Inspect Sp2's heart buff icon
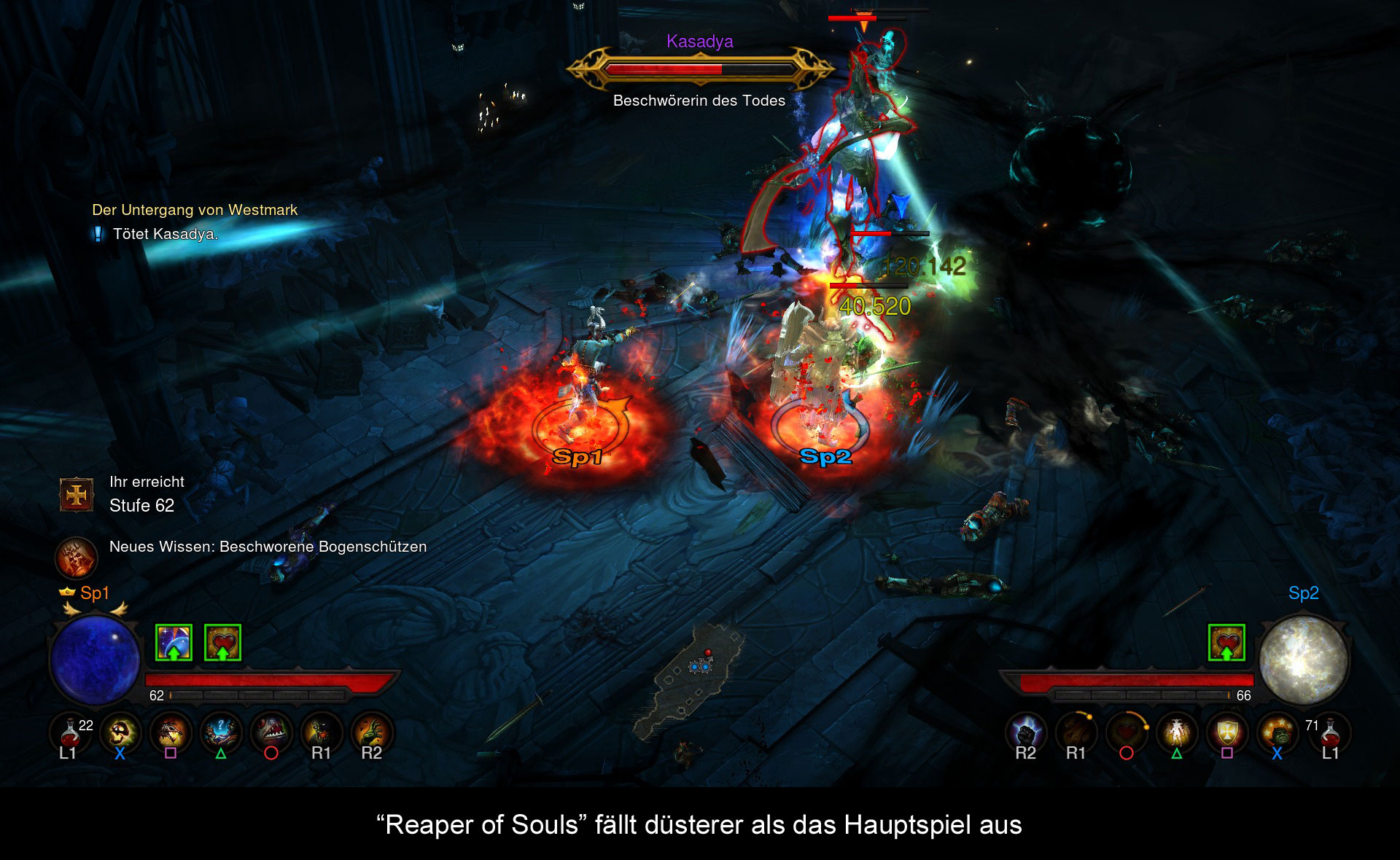Viewport: 1400px width, 860px height. [x=1226, y=643]
